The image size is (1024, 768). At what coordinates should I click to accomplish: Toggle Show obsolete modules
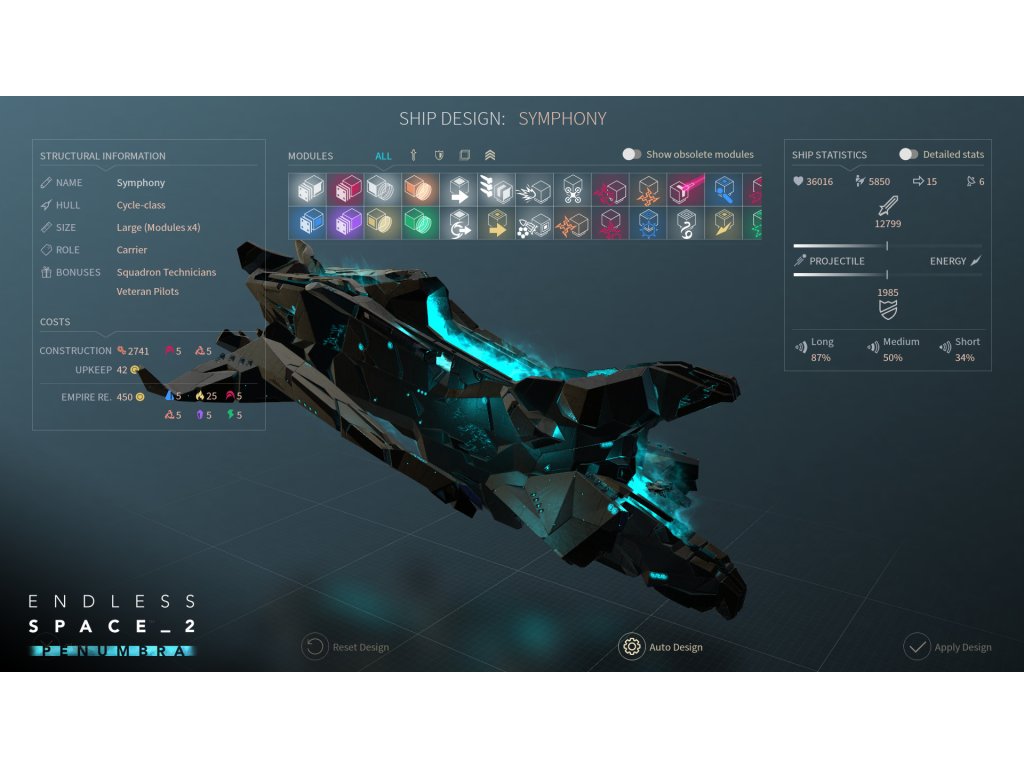point(632,154)
